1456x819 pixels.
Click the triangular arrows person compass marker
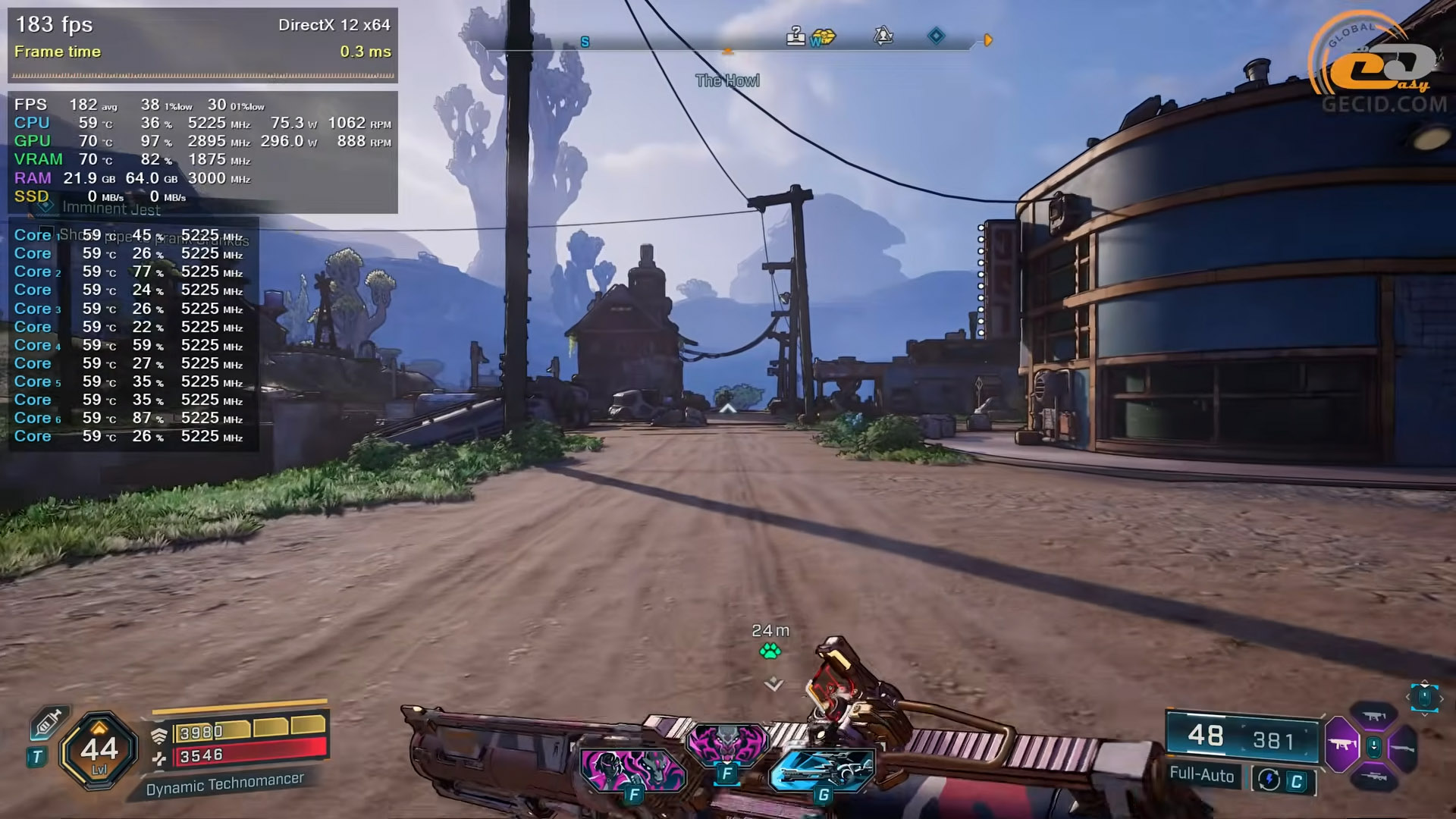[x=883, y=36]
